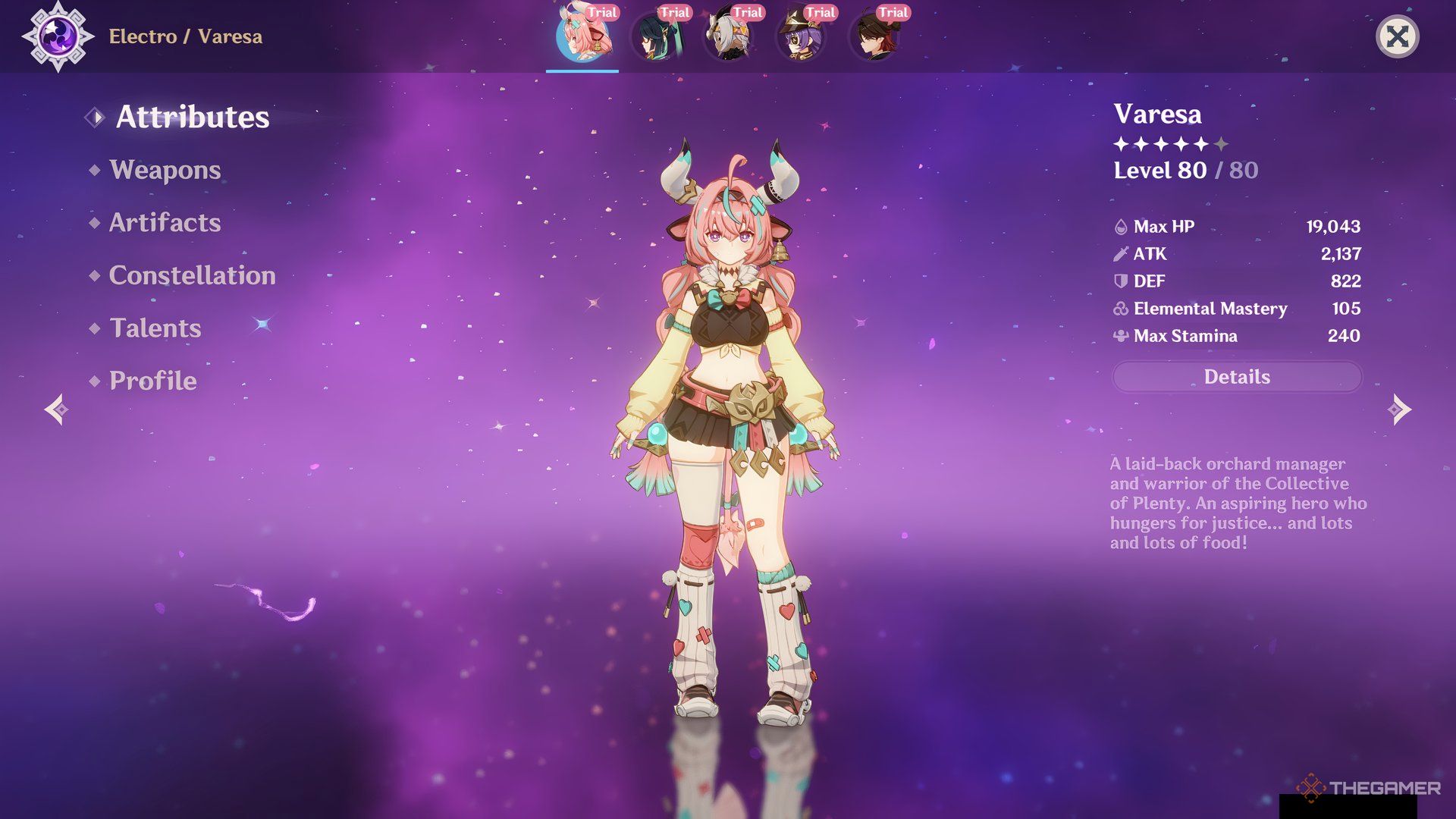View the Constellation screen

click(192, 275)
